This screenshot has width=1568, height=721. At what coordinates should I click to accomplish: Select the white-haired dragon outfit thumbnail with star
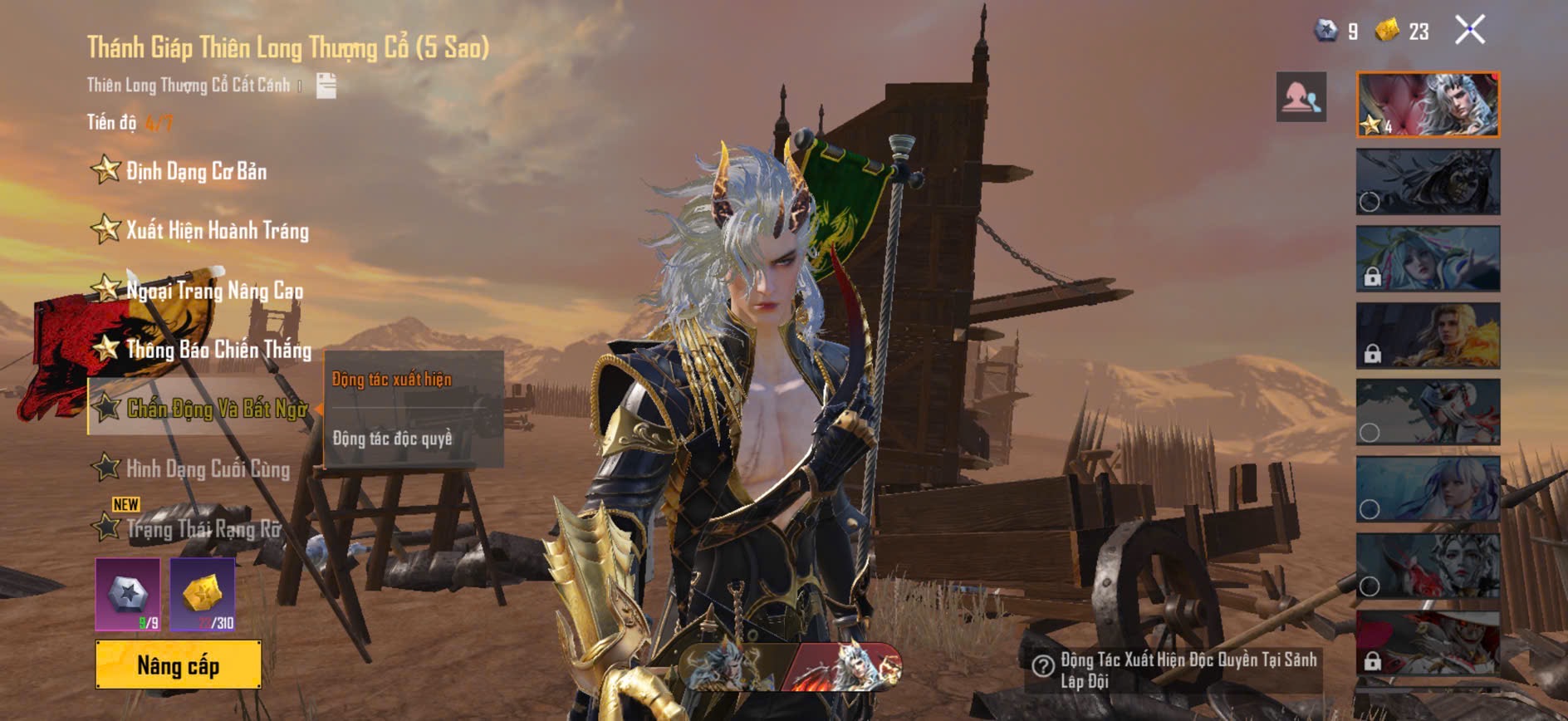(x=1428, y=105)
